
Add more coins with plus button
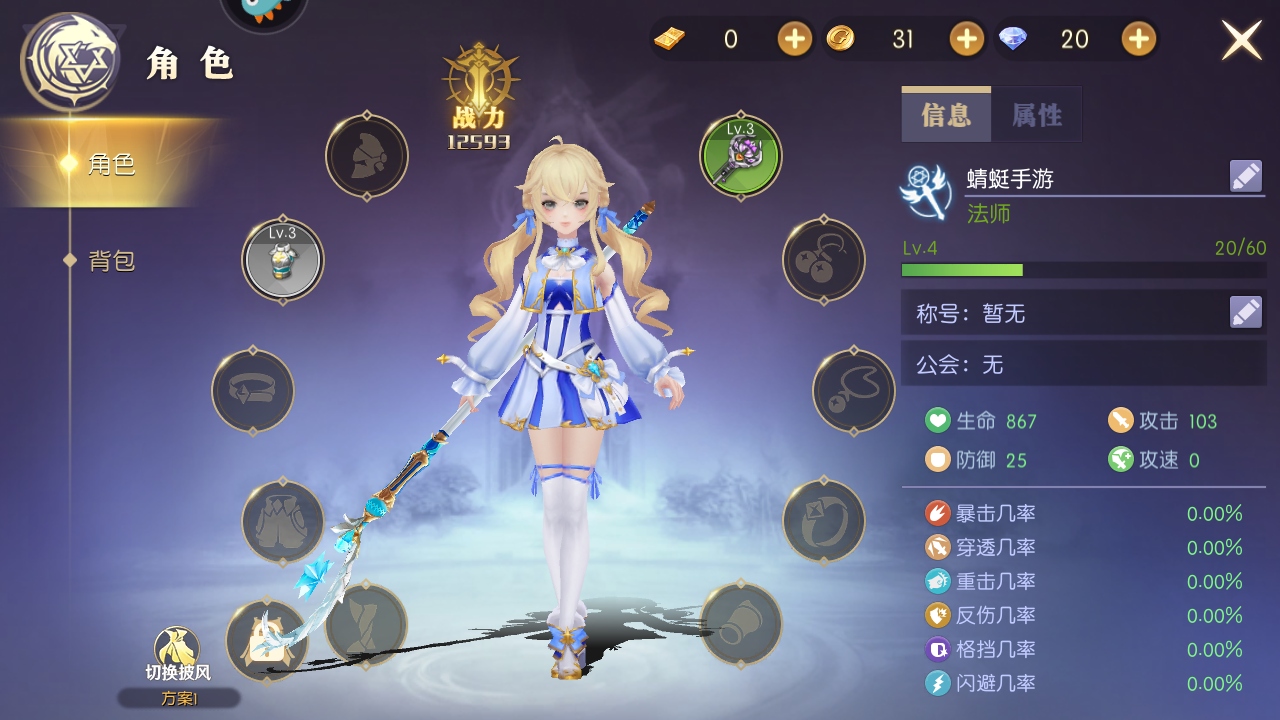point(966,40)
